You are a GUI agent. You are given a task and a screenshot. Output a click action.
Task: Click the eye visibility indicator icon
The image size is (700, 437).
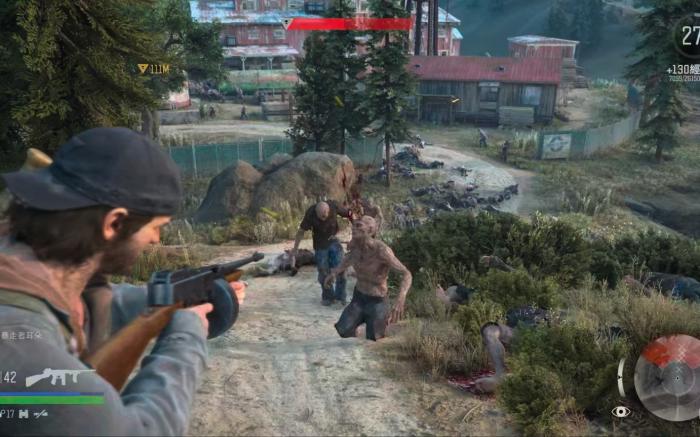click(x=621, y=411)
